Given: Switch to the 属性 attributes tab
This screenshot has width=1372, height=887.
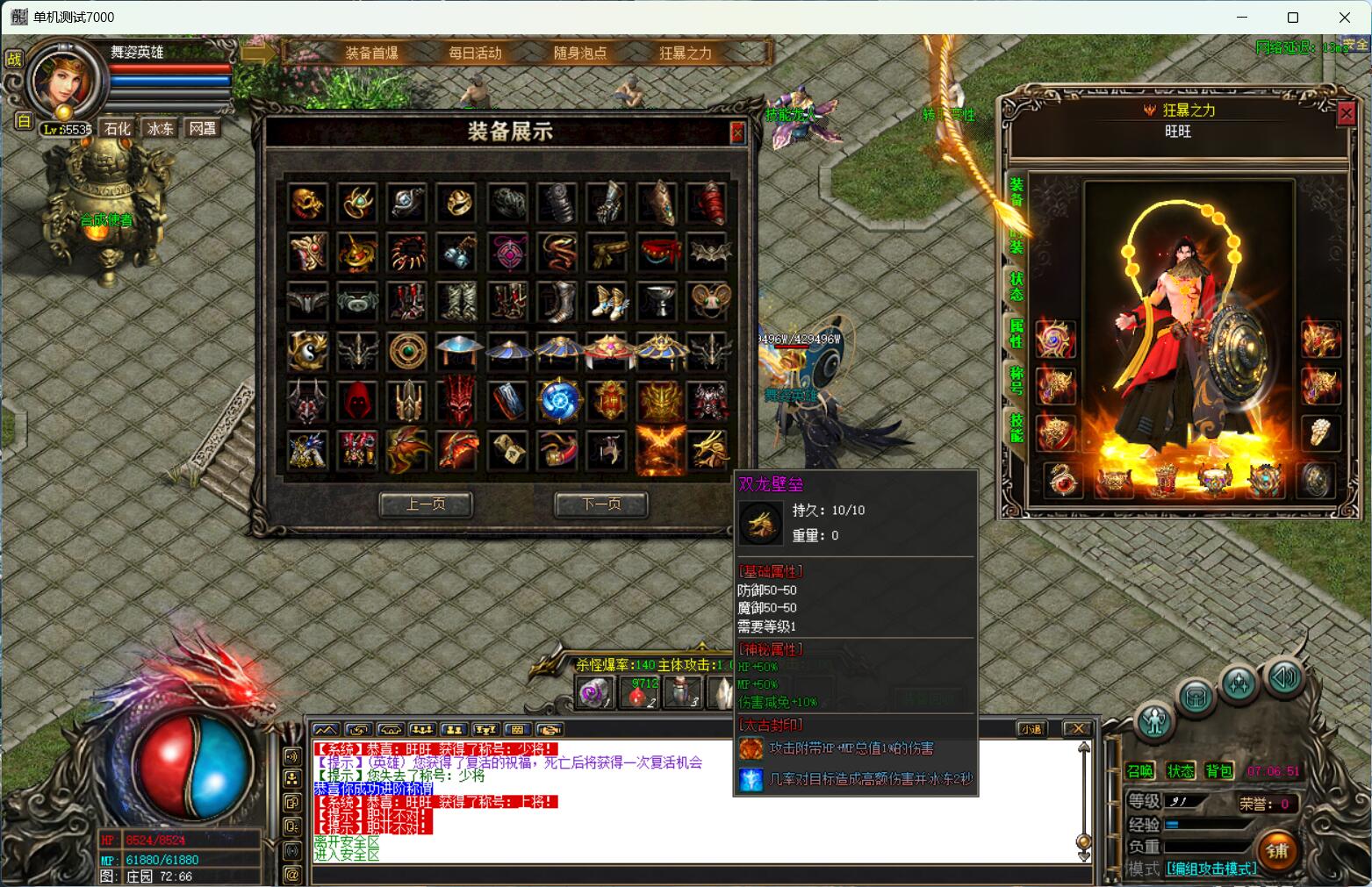Looking at the screenshot, I should click(1016, 333).
